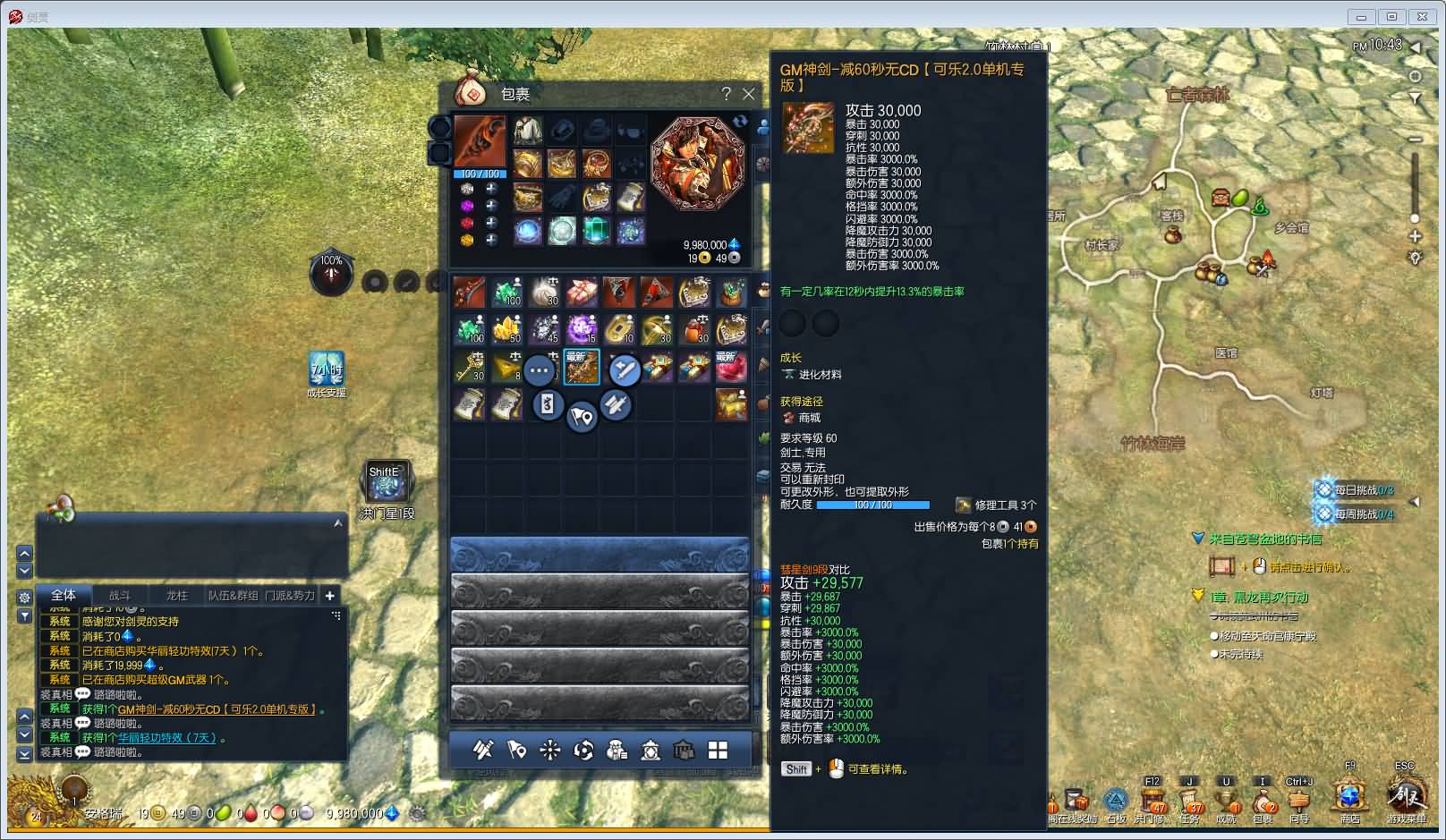The width and height of the screenshot is (1446, 840).
Task: Open the 成就 achievements trophy icon
Action: pyautogui.click(x=1226, y=801)
